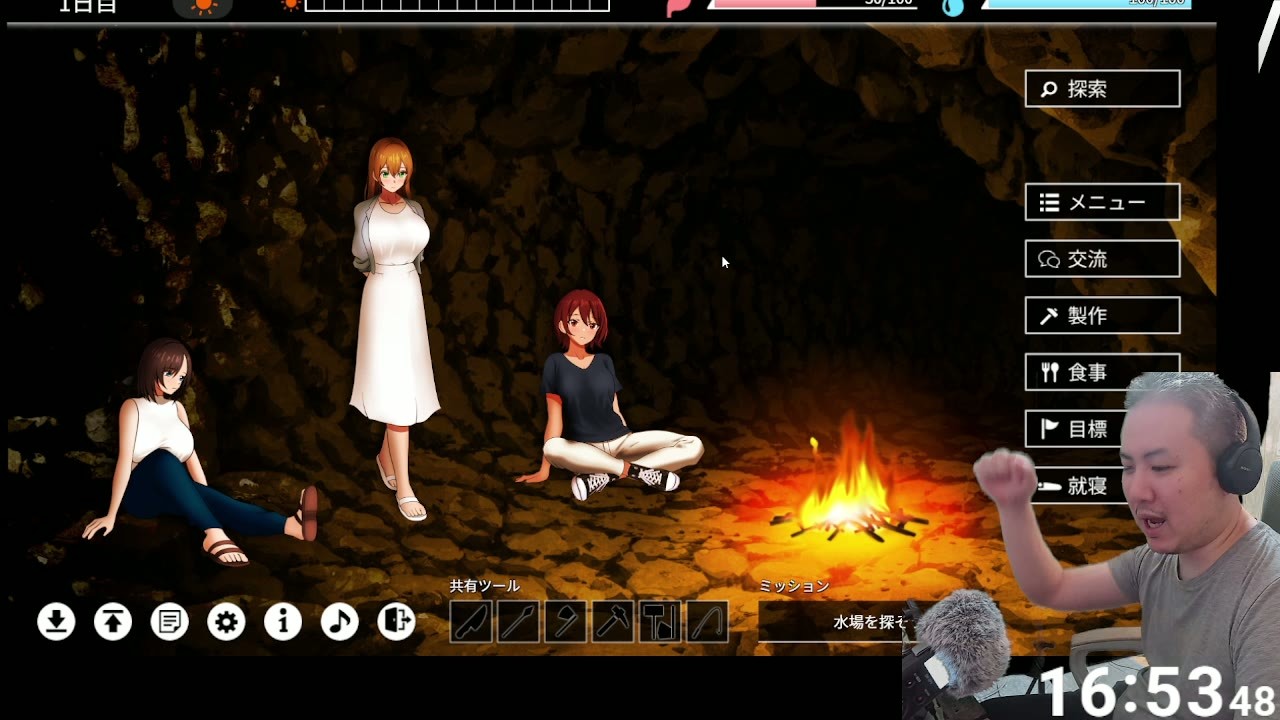The width and height of the screenshot is (1280, 720).
Task: Click the upload arrow load icon
Action: click(x=113, y=622)
